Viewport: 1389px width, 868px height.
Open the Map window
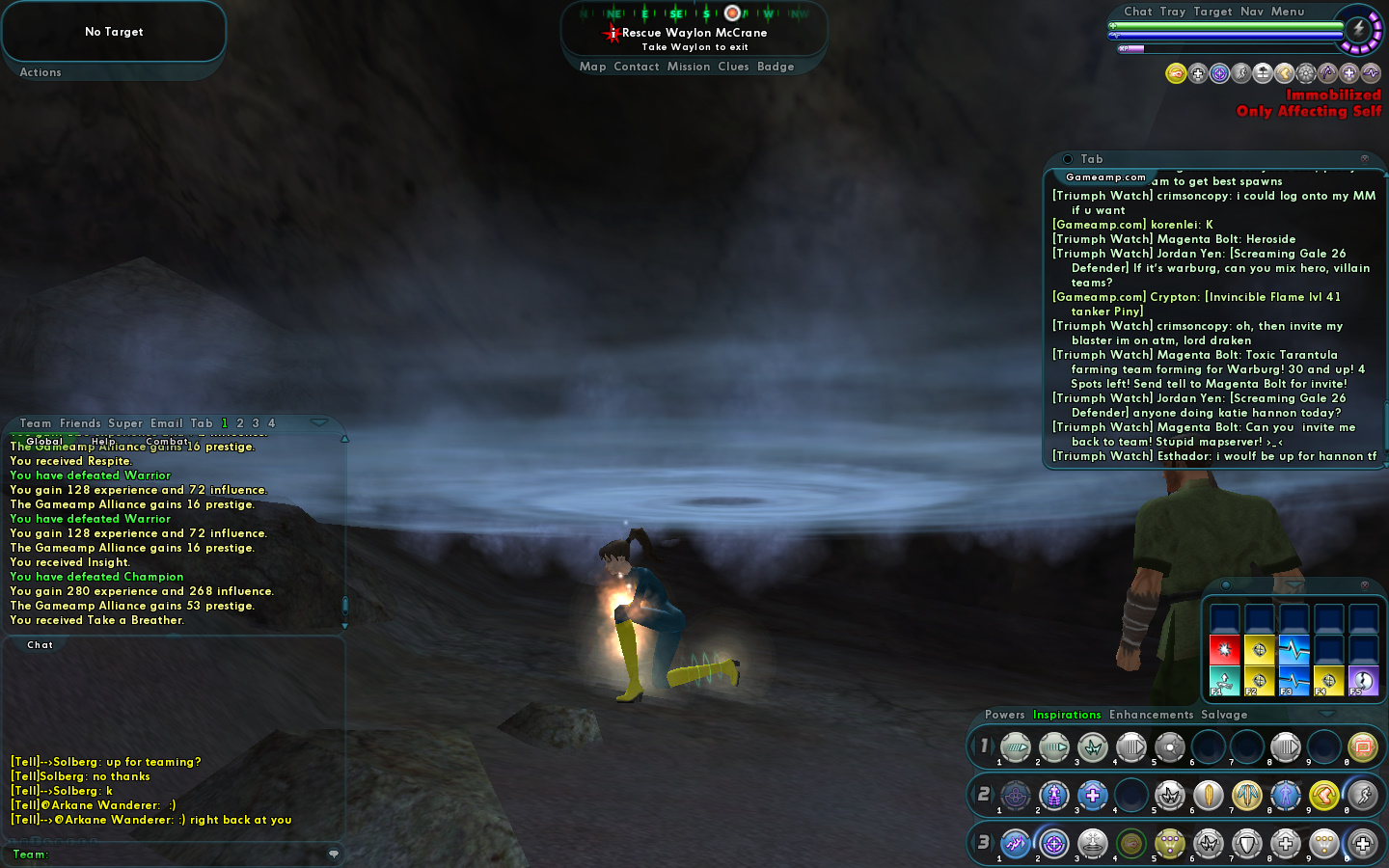[592, 67]
